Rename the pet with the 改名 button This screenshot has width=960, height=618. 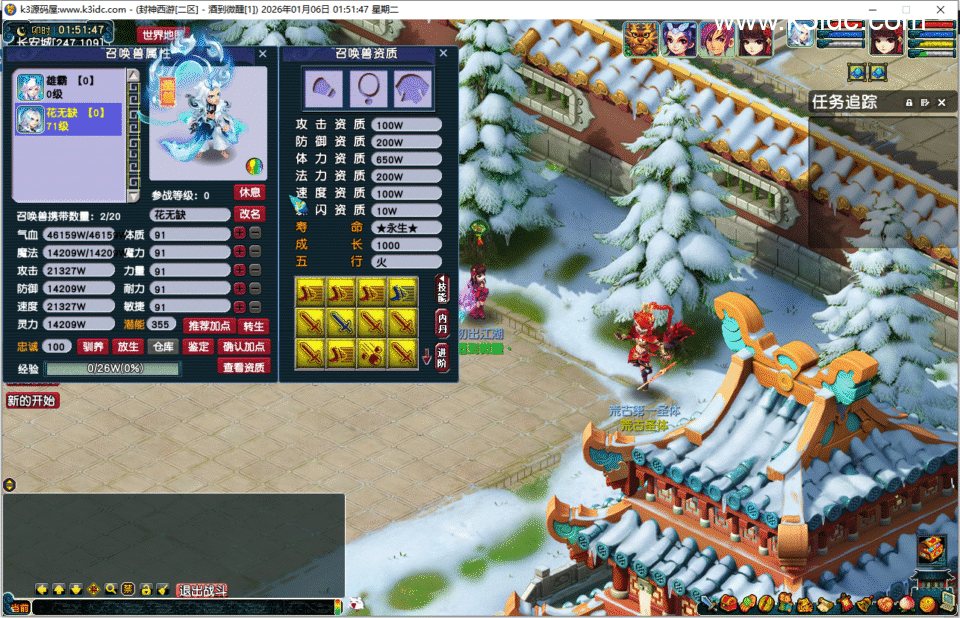250,214
